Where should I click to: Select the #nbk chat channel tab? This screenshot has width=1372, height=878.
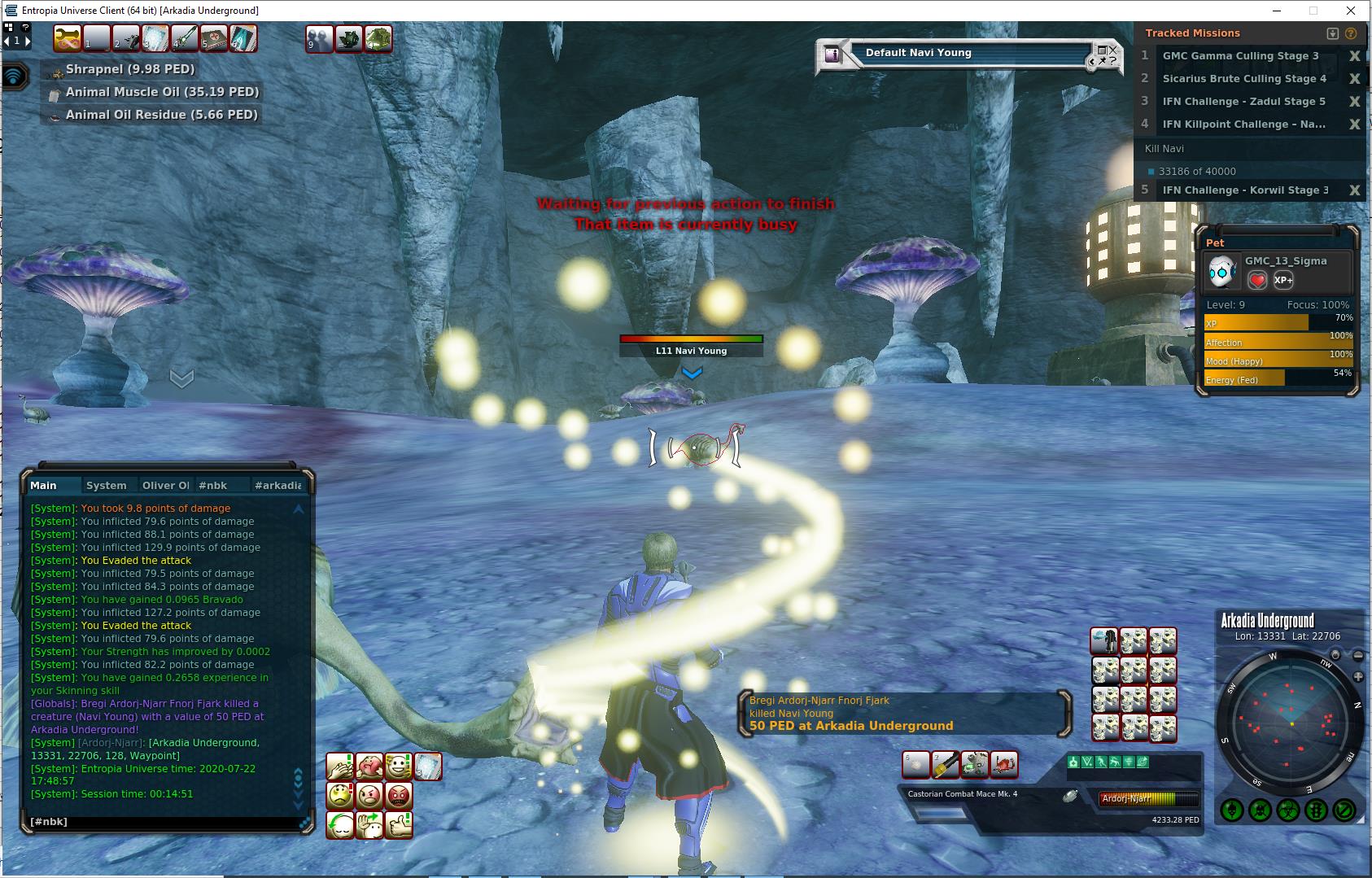pyautogui.click(x=212, y=486)
